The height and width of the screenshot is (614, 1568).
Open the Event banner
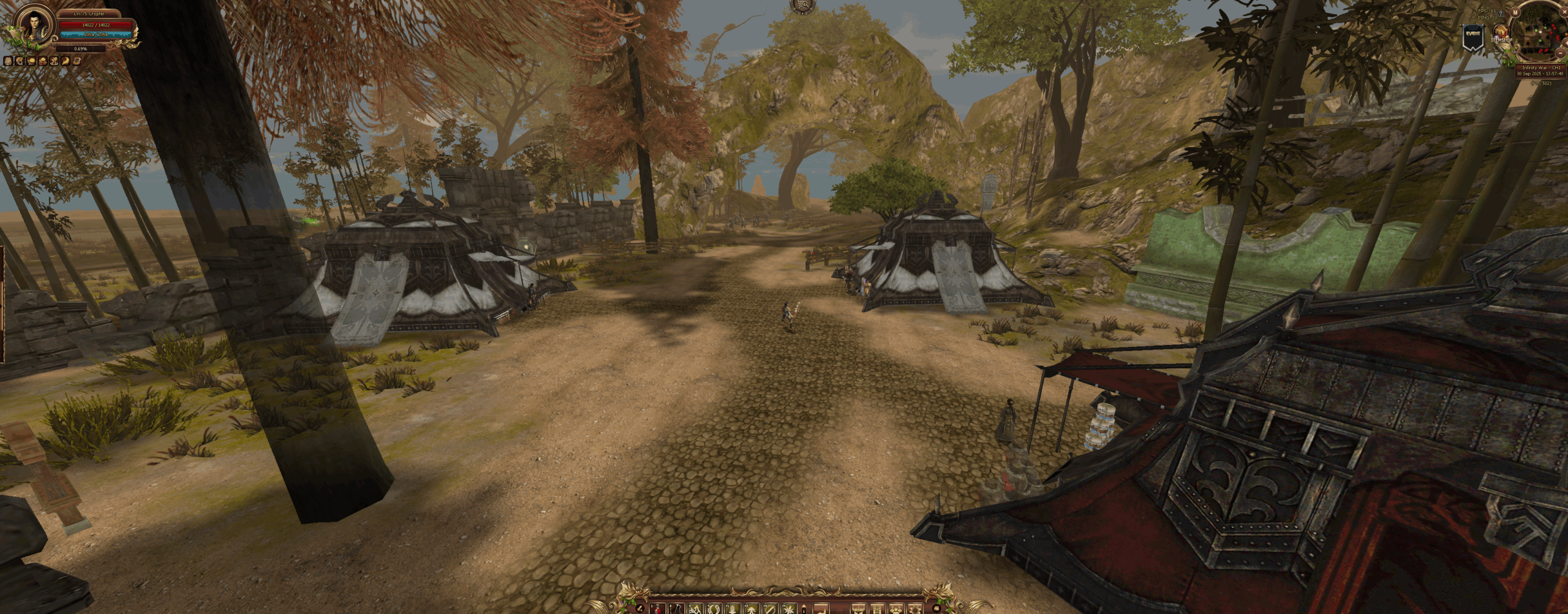pos(1473,37)
